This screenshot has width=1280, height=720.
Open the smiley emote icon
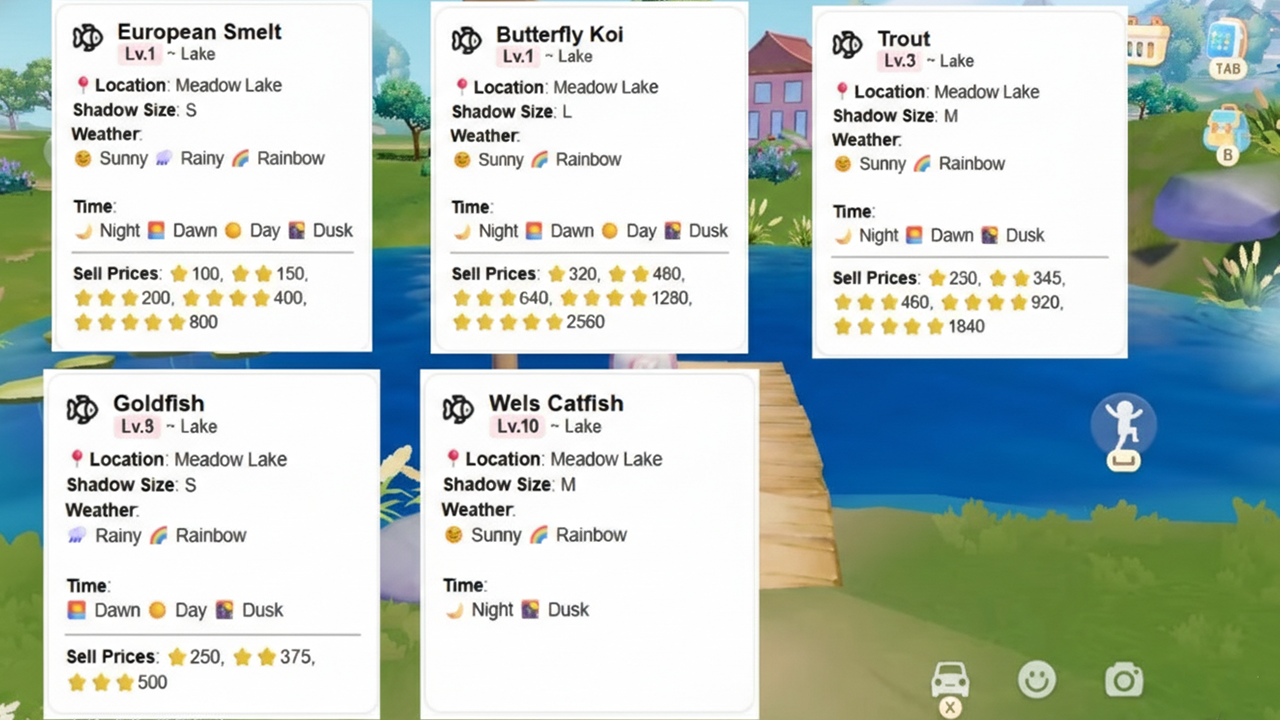click(x=1037, y=679)
